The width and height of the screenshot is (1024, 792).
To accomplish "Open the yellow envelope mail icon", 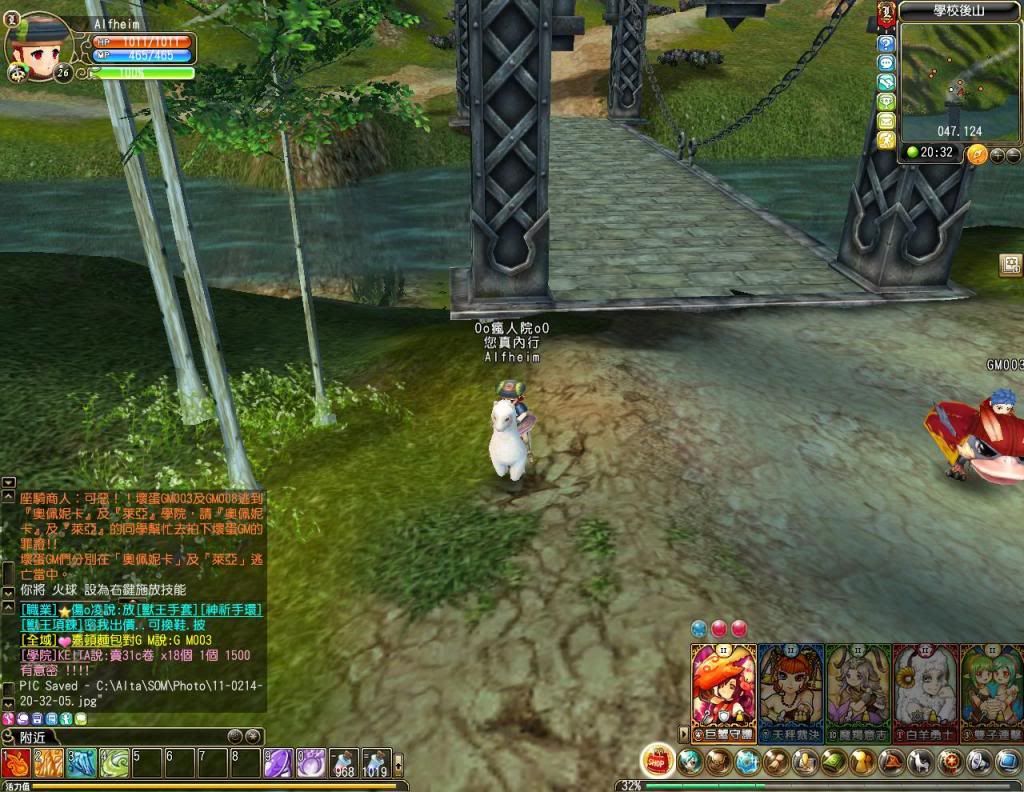I will coord(886,121).
